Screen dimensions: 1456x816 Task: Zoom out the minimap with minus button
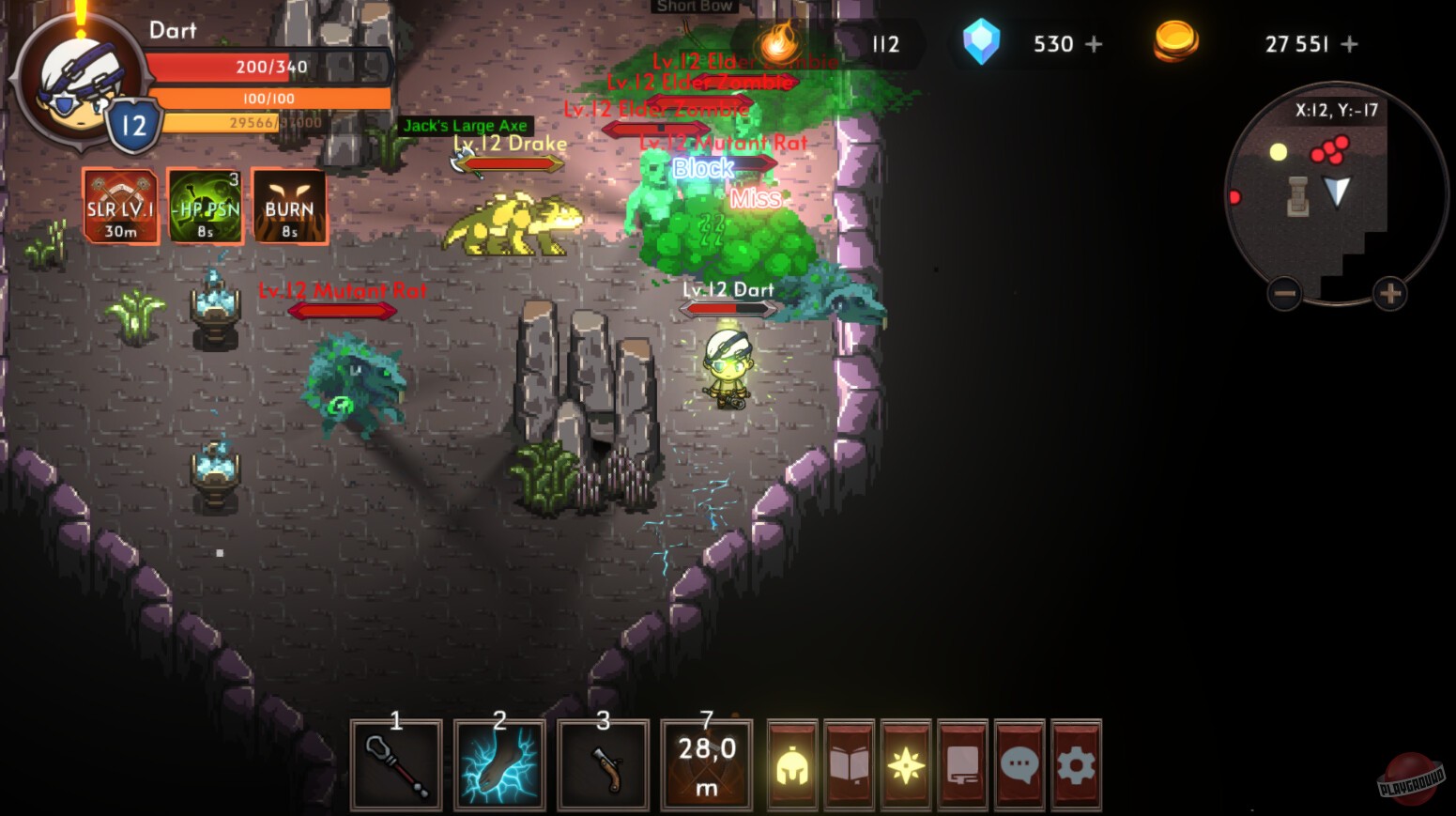[x=1283, y=293]
